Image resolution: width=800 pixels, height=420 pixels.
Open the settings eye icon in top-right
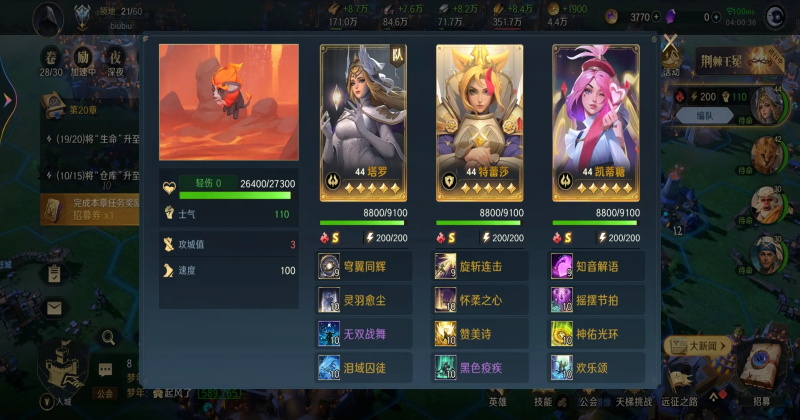(x=775, y=17)
